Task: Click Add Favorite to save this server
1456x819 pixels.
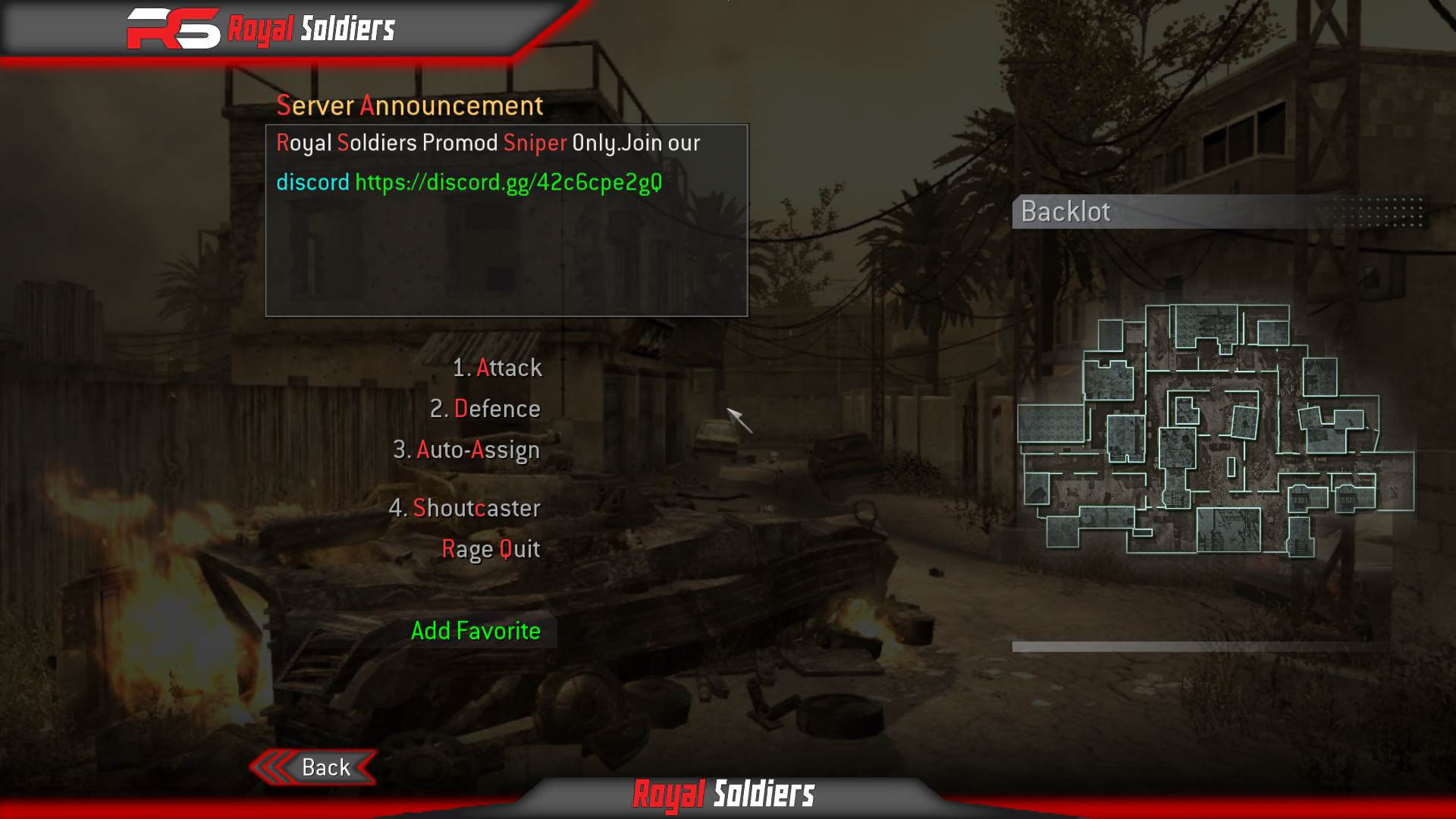Action: coord(475,630)
